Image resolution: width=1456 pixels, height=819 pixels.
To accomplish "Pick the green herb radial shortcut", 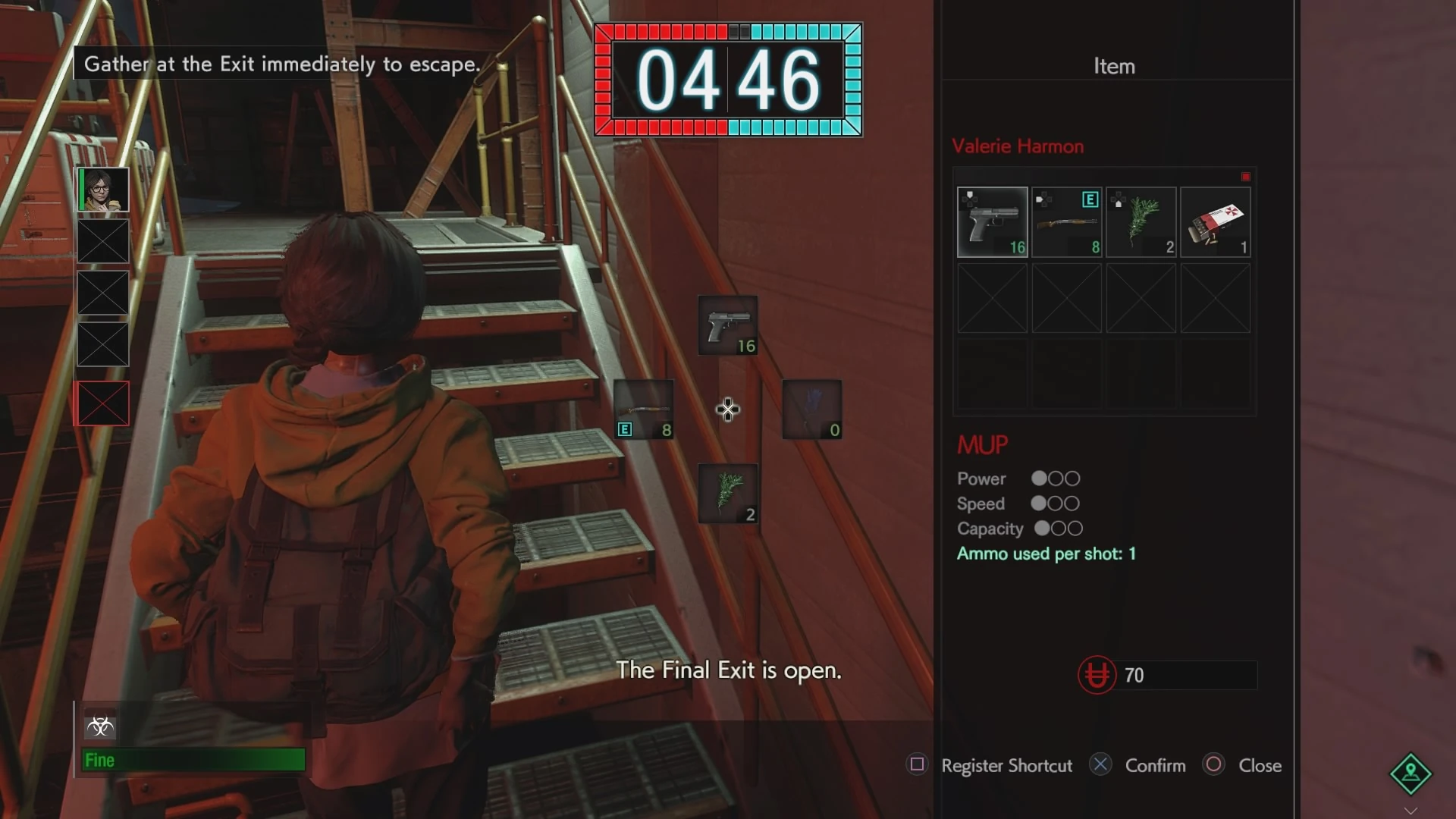I will pos(727,494).
